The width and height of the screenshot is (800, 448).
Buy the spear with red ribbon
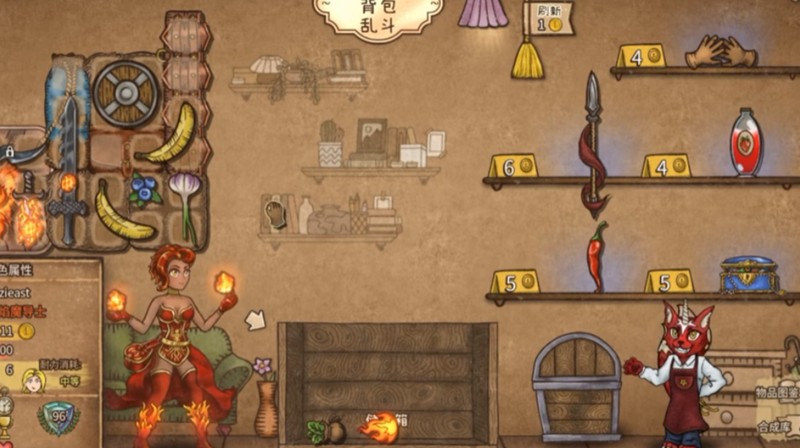593,147
